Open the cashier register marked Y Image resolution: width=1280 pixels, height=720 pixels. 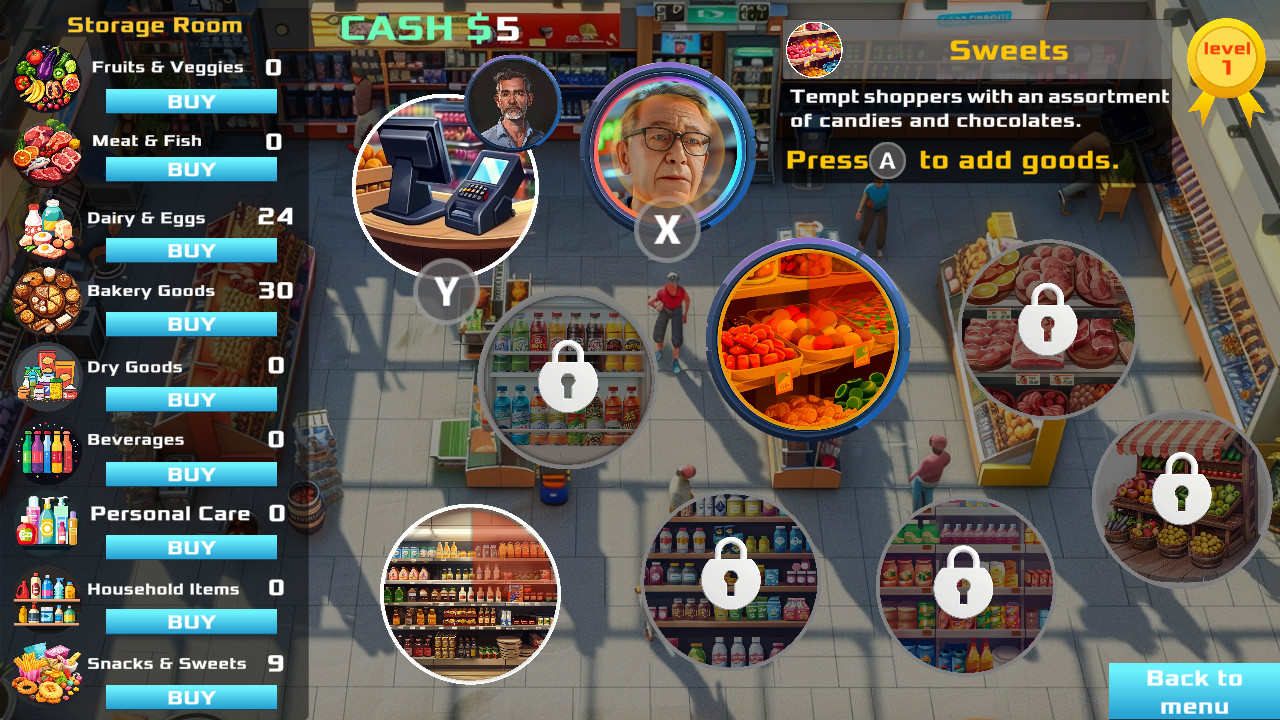point(445,185)
